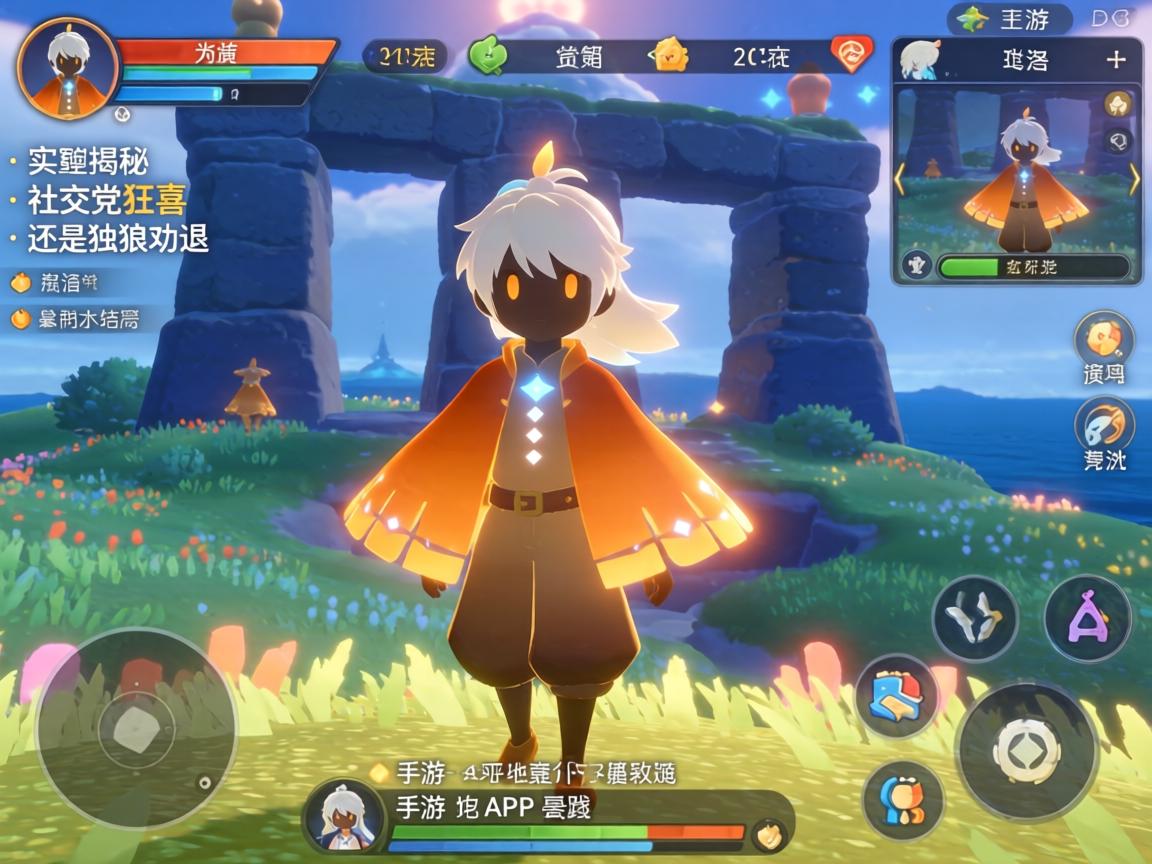This screenshot has height=864, width=1152.
Task: Tap the gold mushroom icon in preview panel
Action: (x=1118, y=104)
